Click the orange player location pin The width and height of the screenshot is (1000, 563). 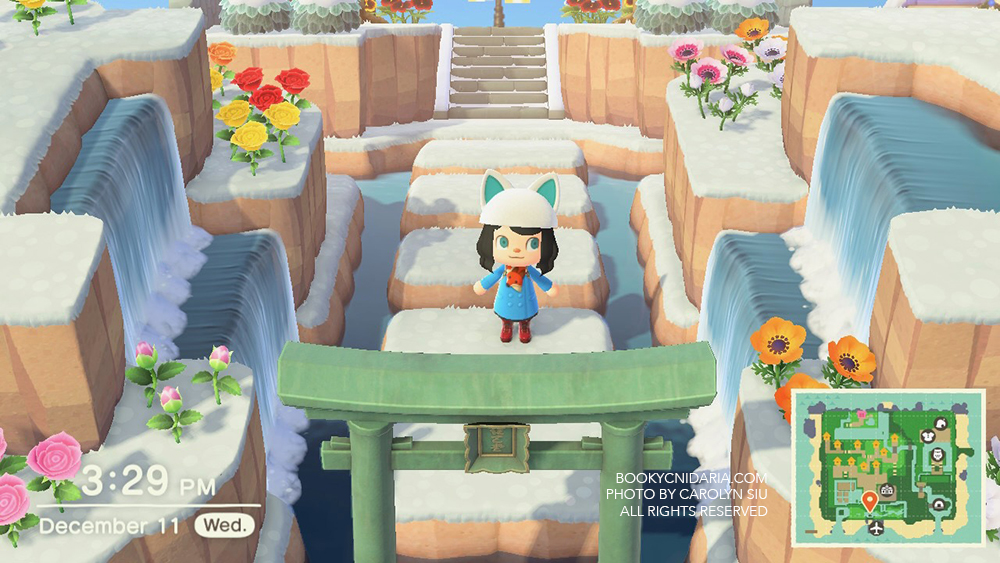tap(869, 500)
